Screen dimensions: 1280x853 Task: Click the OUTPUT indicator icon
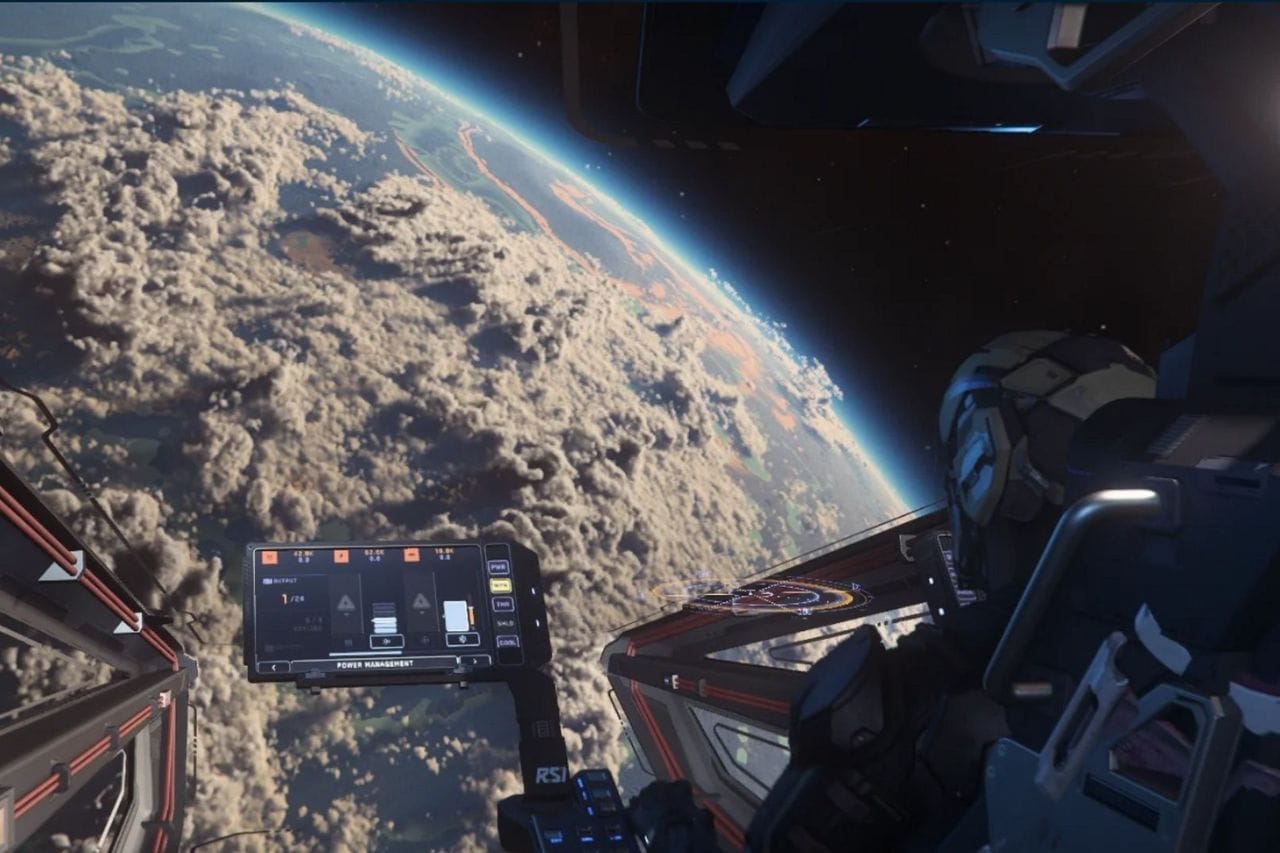267,581
